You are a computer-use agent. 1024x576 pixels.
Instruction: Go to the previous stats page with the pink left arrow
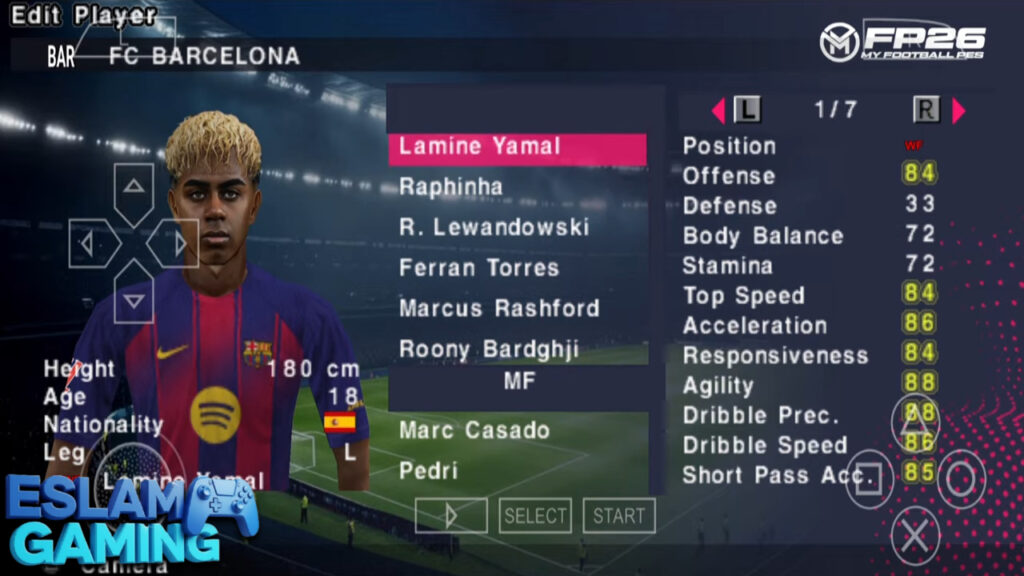tap(718, 110)
